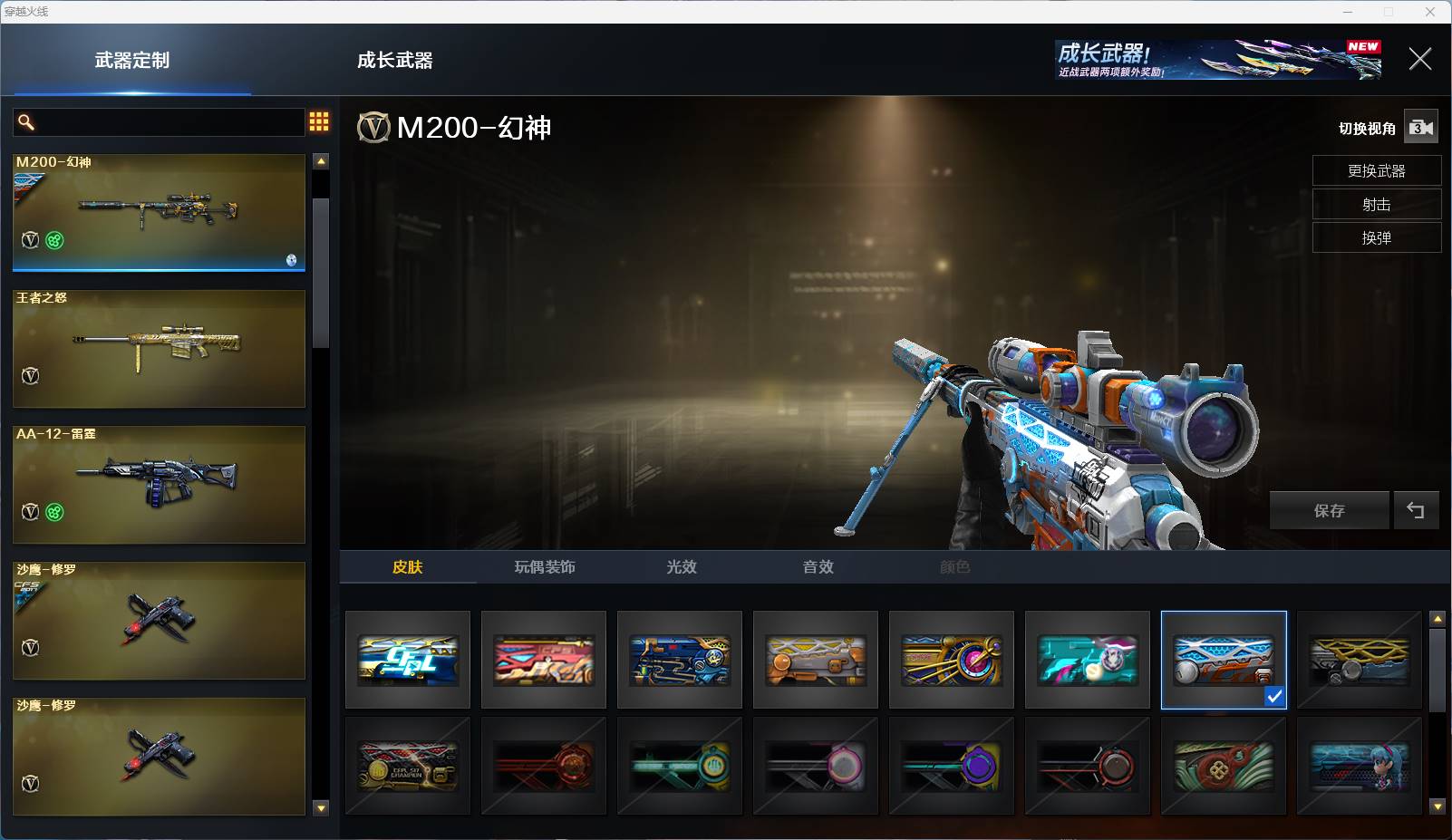Viewport: 1452px width, 840px height.
Task: Click the 切换视角 camera button
Action: pyautogui.click(x=1420, y=128)
